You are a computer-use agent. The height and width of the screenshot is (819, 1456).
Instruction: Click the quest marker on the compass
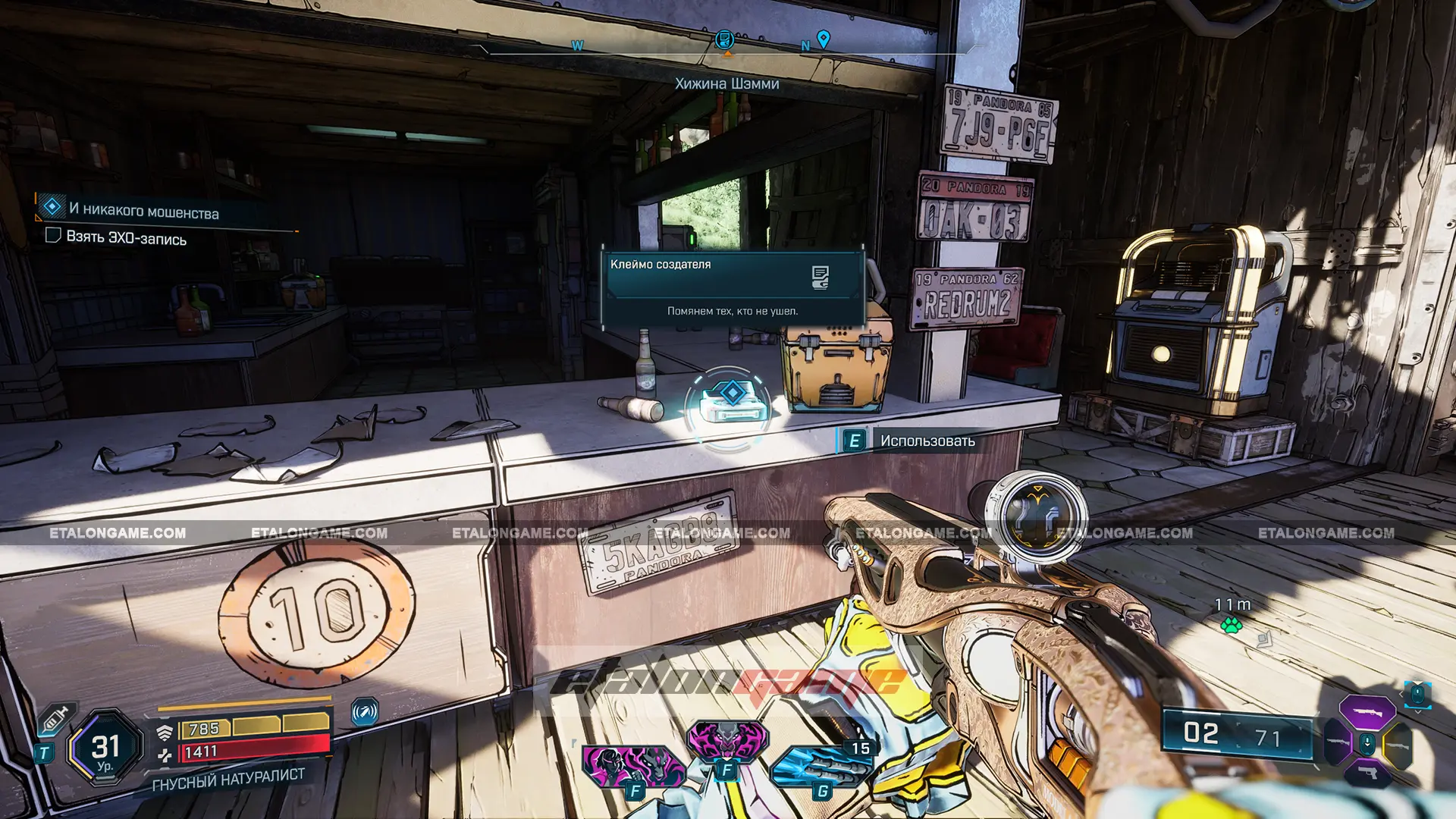725,39
